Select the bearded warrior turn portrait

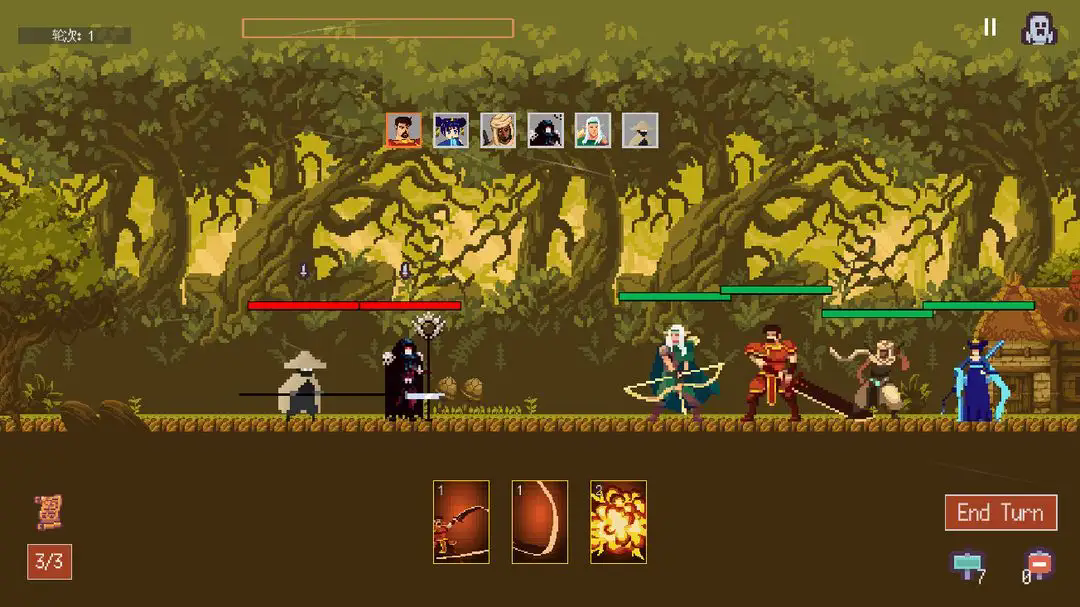[403, 130]
